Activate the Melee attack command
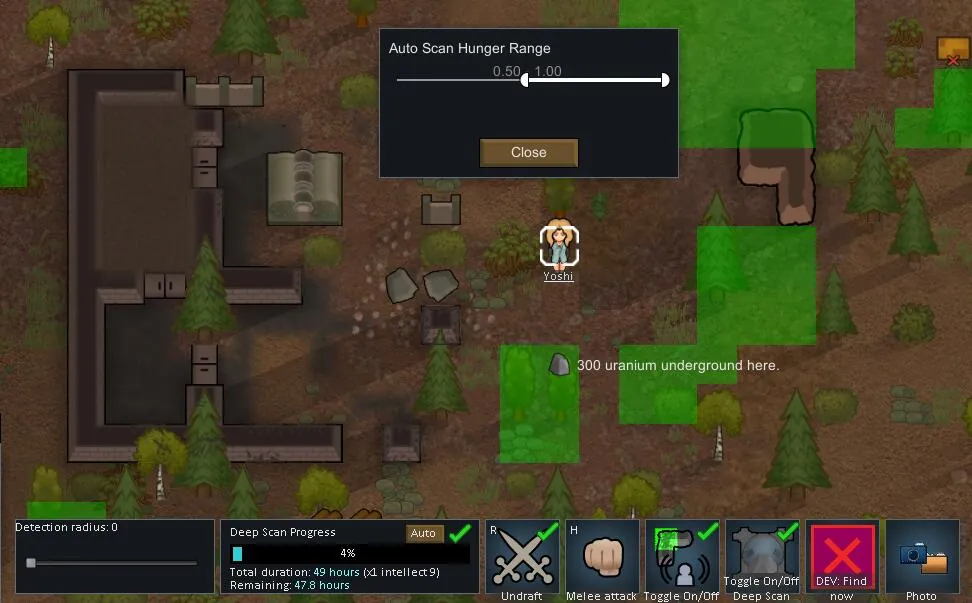This screenshot has height=603, width=972. pos(602,556)
